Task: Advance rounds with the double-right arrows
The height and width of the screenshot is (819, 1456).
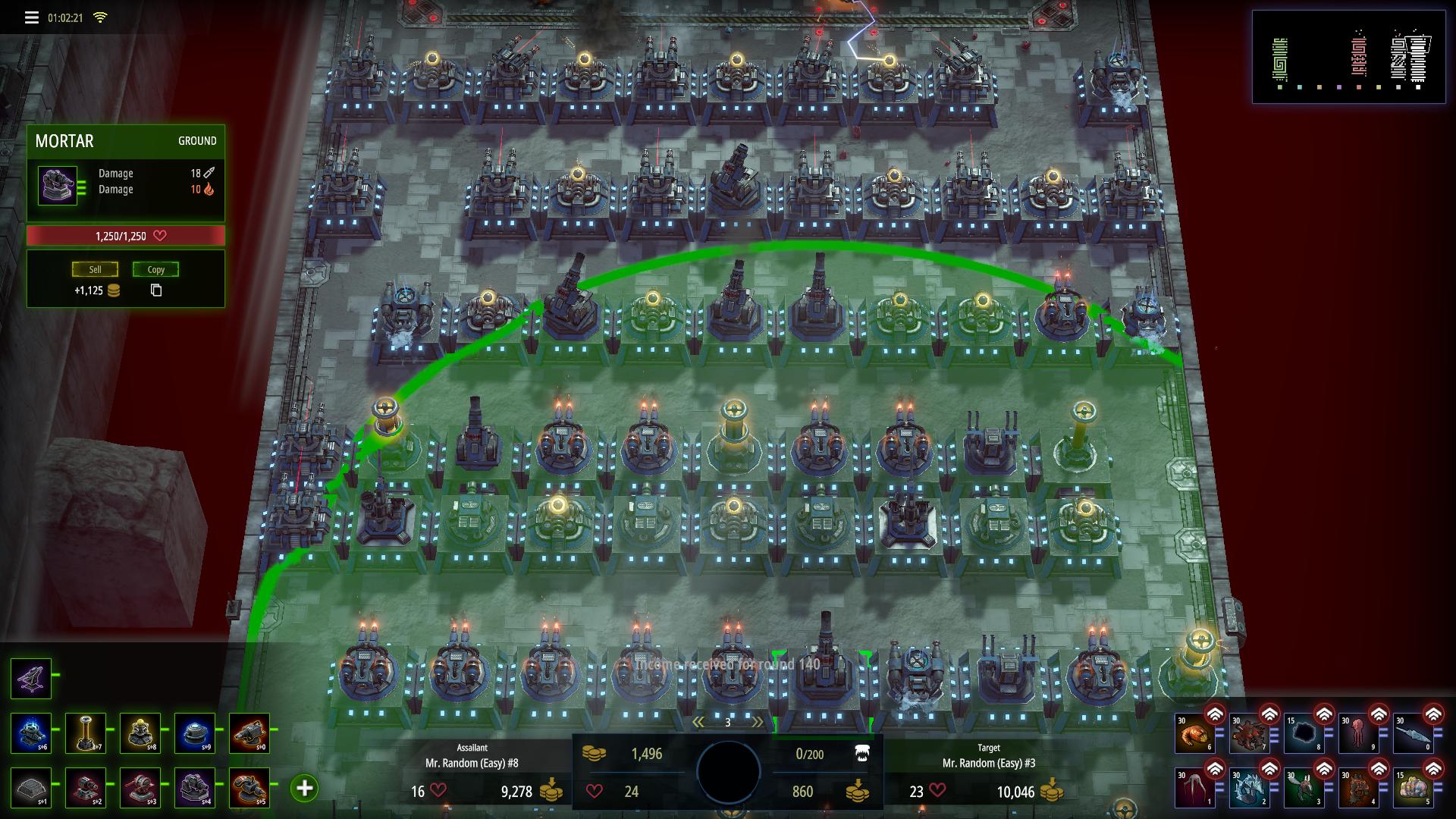Action: click(758, 721)
